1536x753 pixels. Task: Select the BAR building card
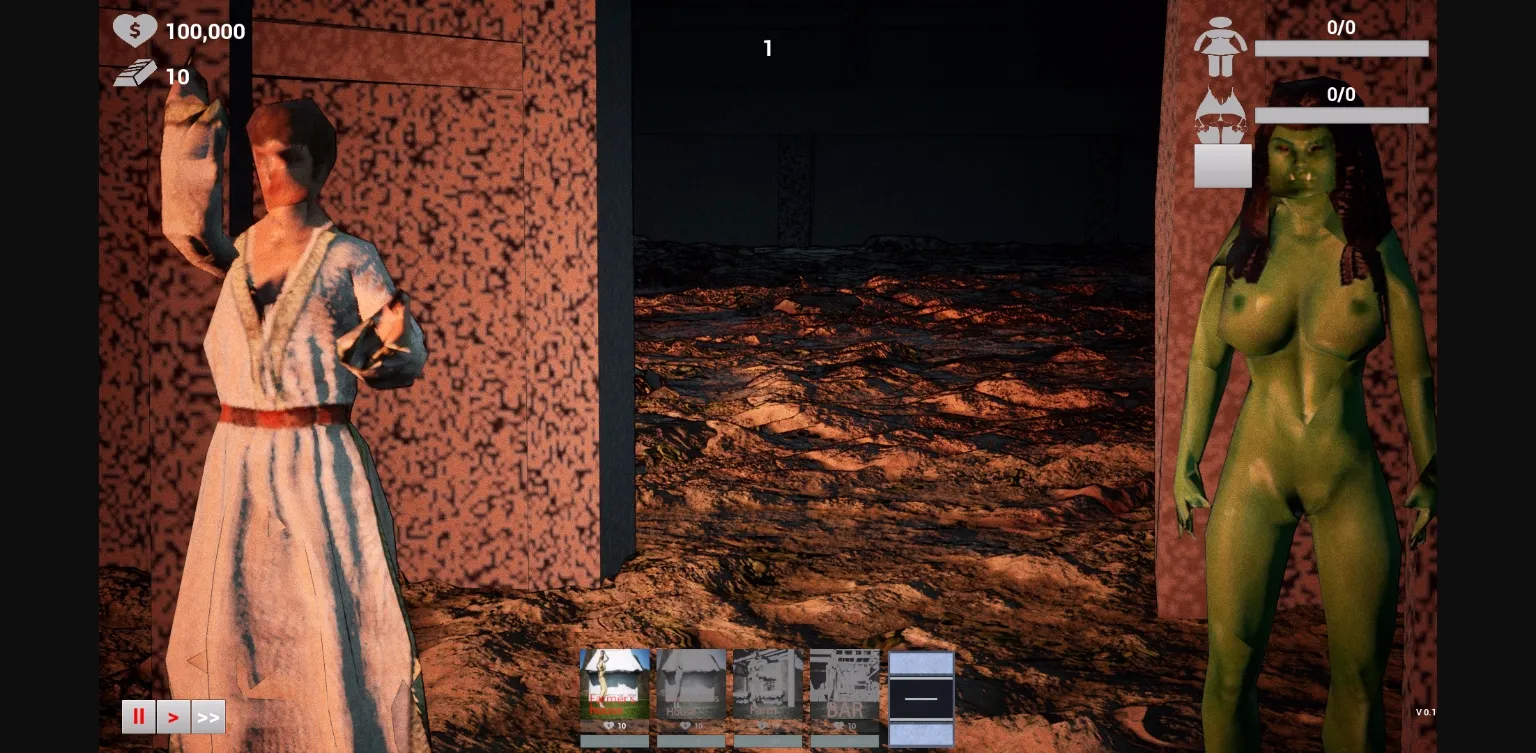845,685
